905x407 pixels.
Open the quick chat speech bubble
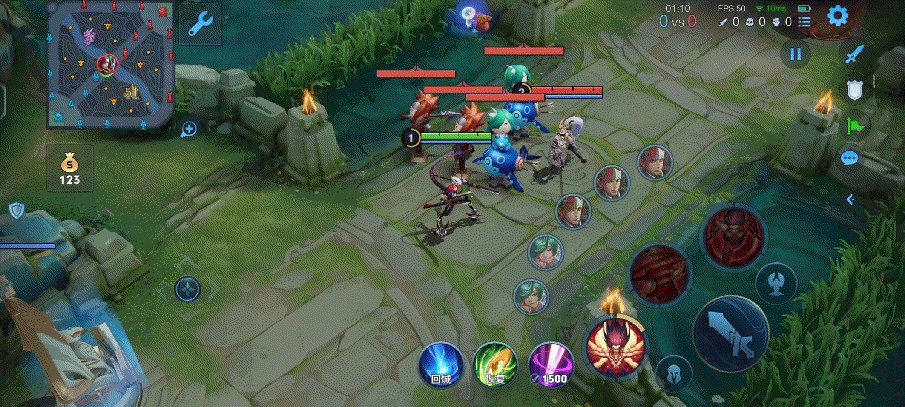[x=851, y=158]
